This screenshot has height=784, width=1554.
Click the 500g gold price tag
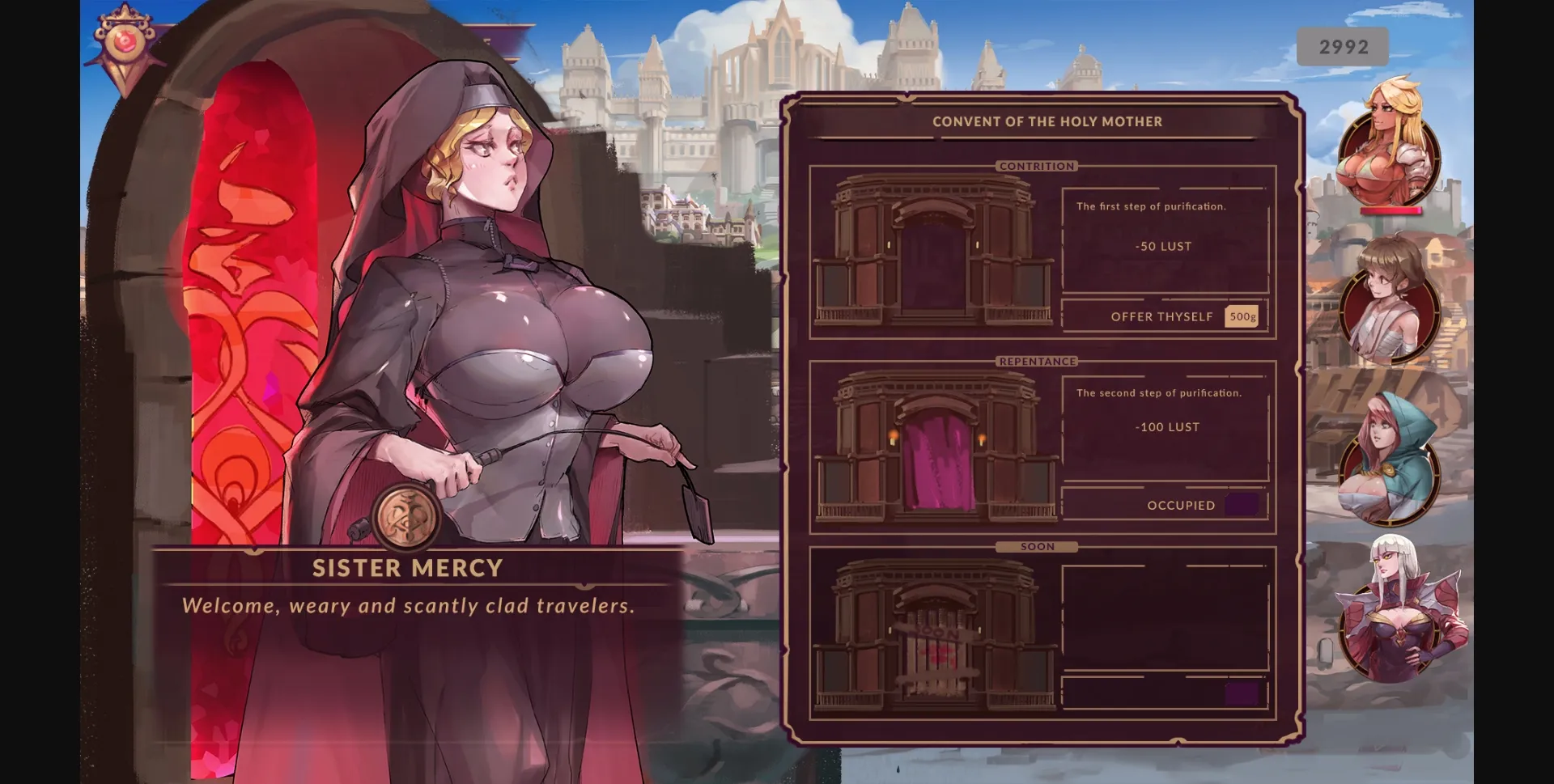pyautogui.click(x=1242, y=316)
